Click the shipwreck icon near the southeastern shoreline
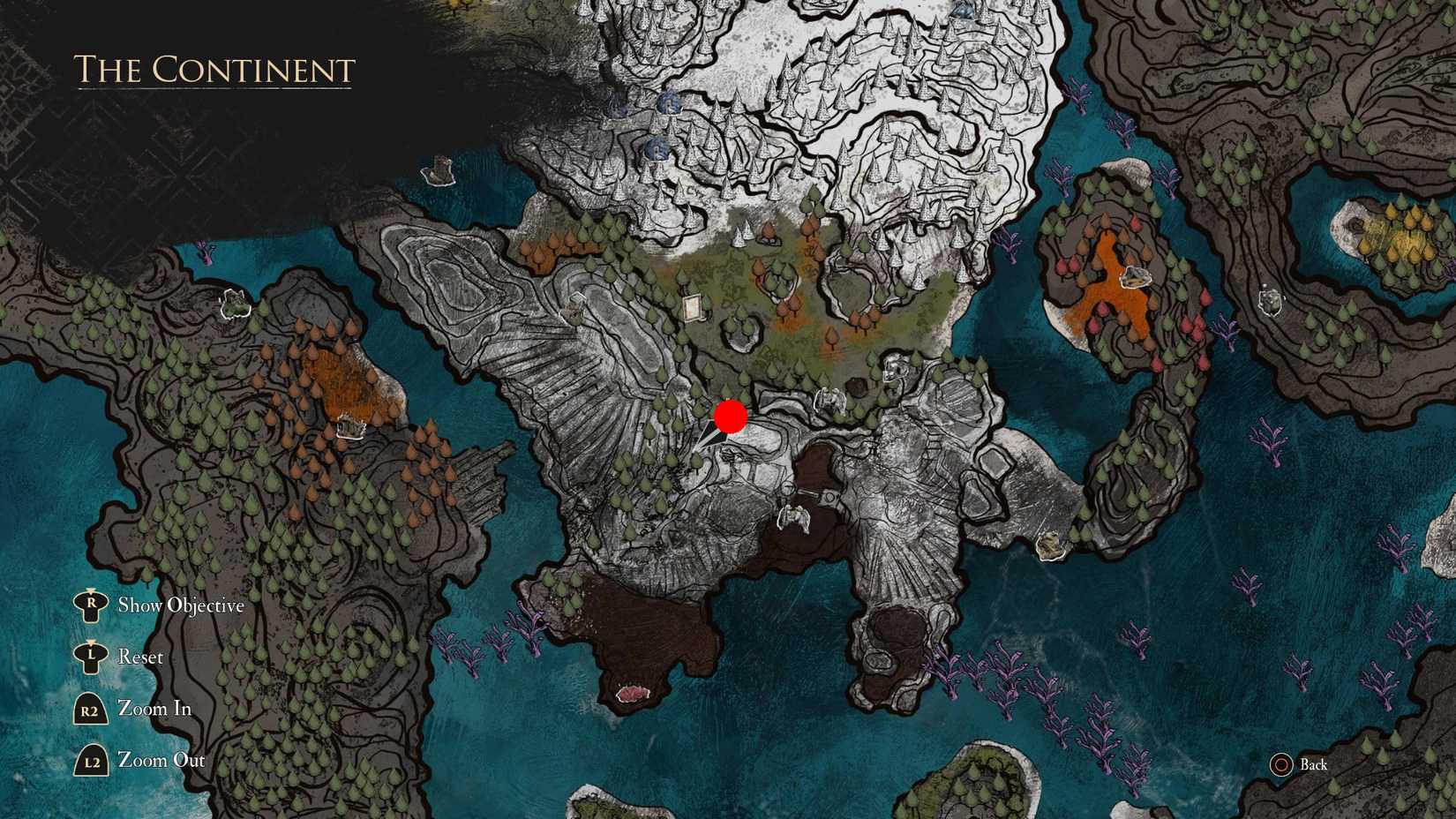 1049,547
